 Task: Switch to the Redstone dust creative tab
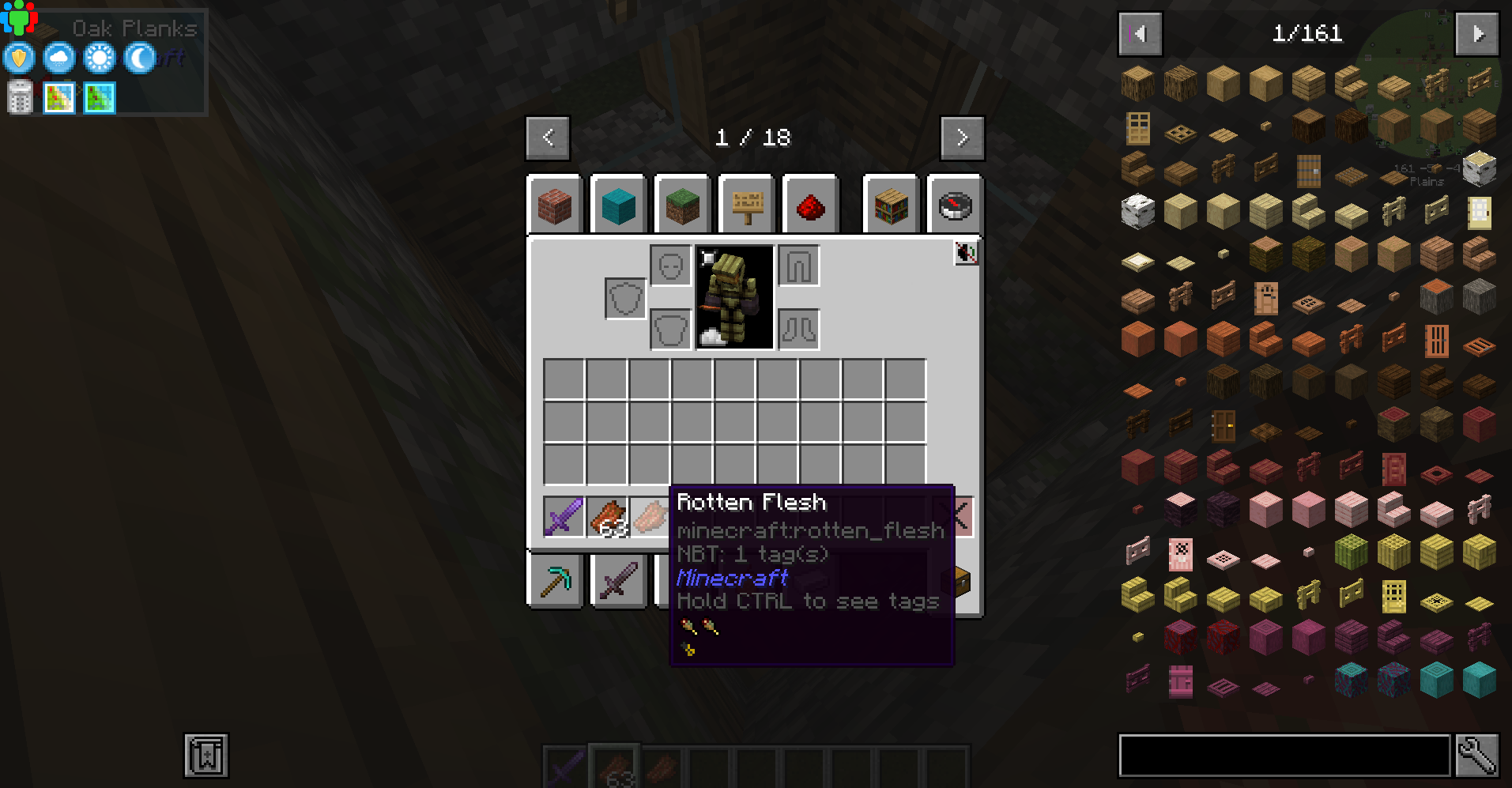(x=810, y=205)
